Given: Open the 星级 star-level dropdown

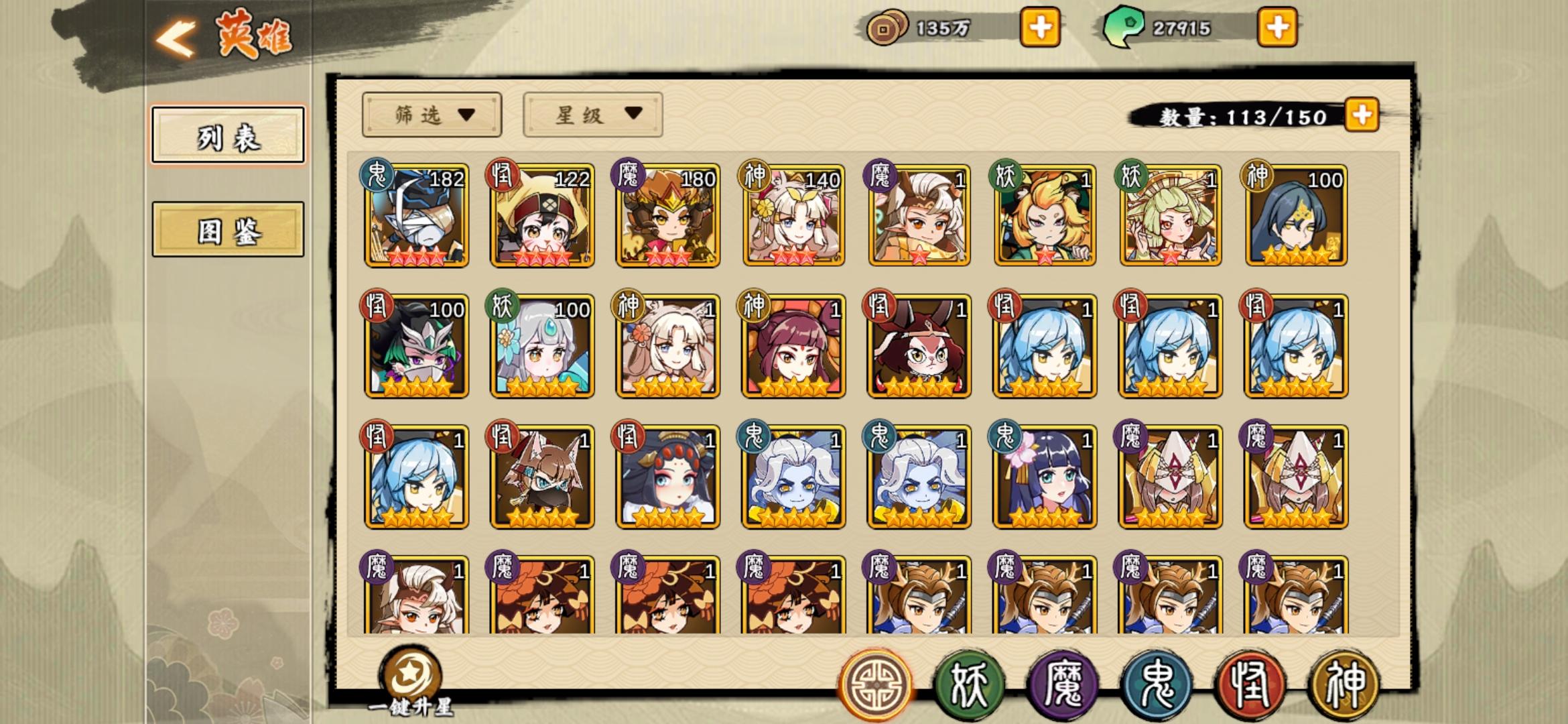Looking at the screenshot, I should 592,114.
